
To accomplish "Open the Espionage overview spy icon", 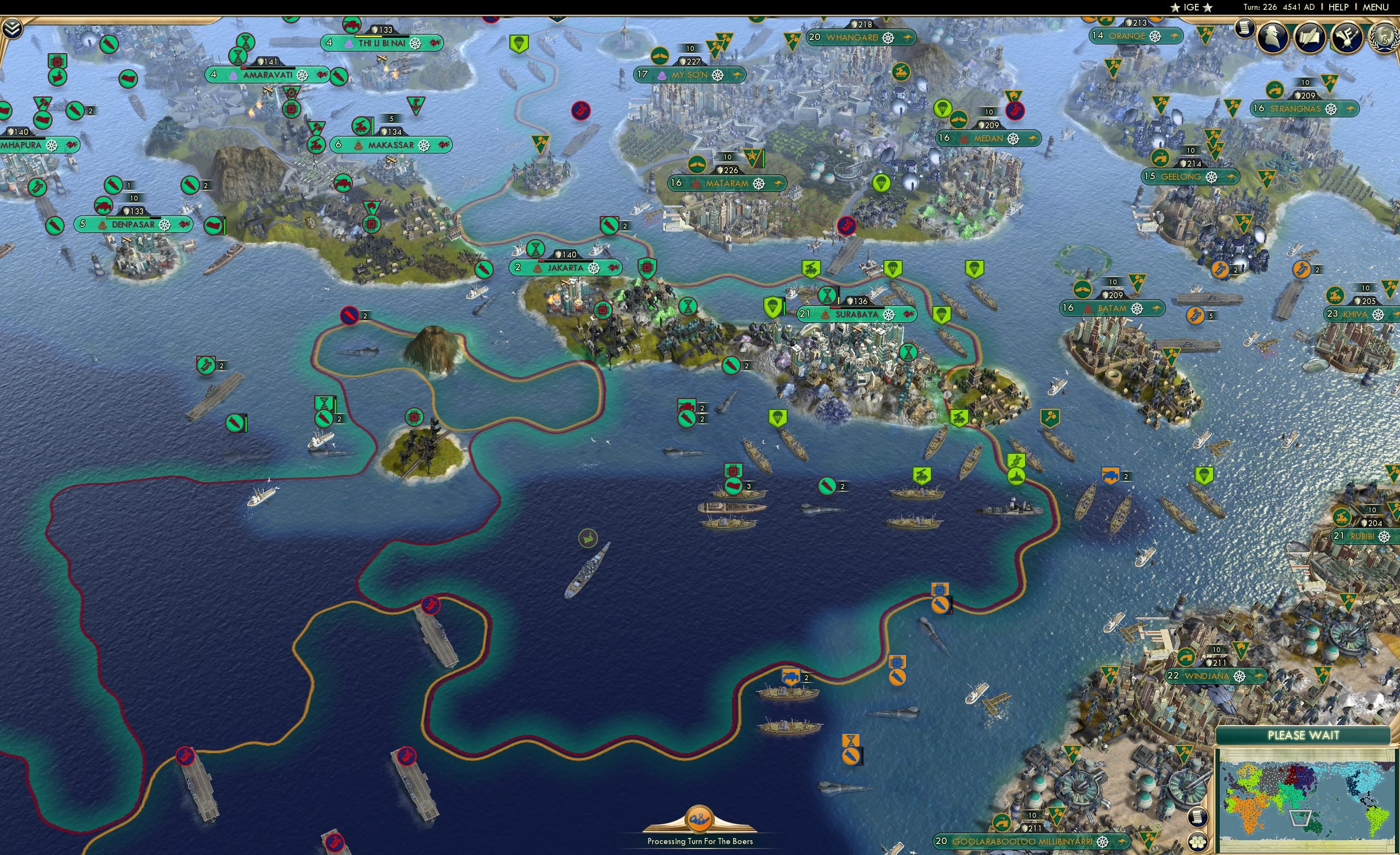I will point(1273,37).
